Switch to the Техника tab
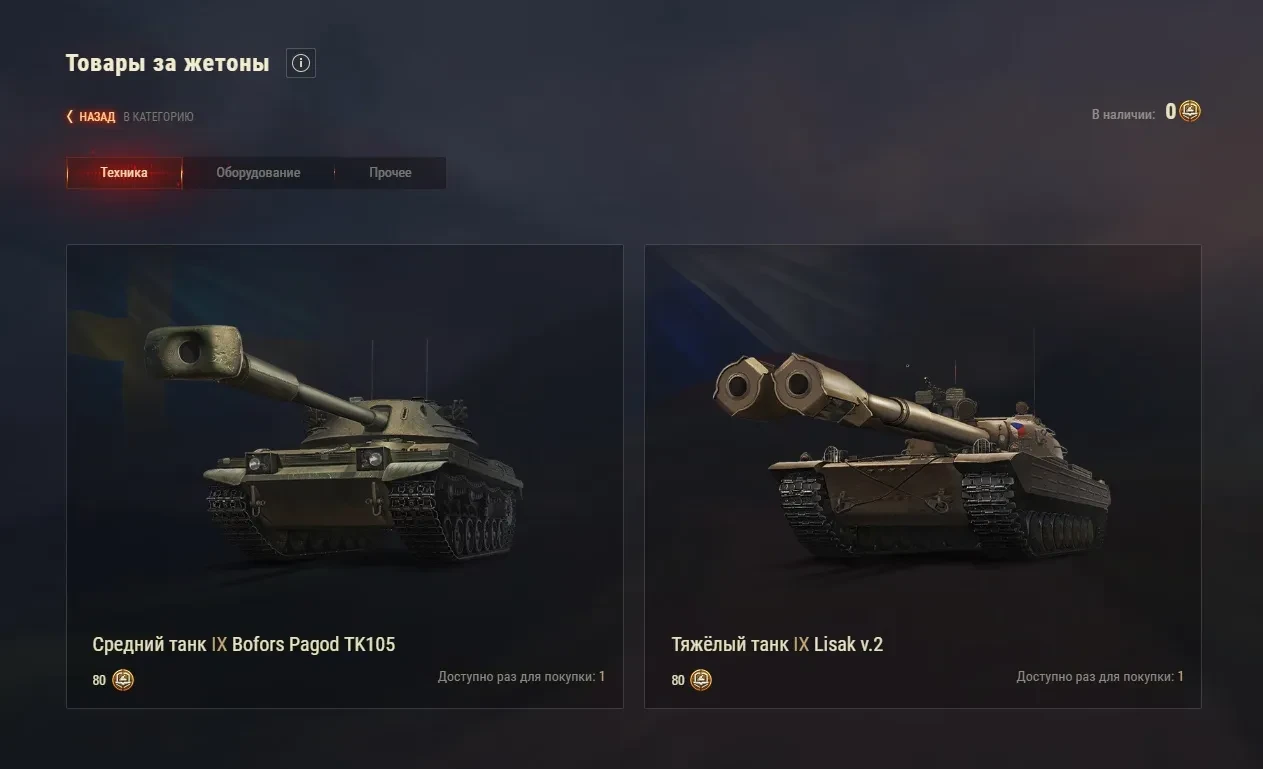 (x=124, y=173)
